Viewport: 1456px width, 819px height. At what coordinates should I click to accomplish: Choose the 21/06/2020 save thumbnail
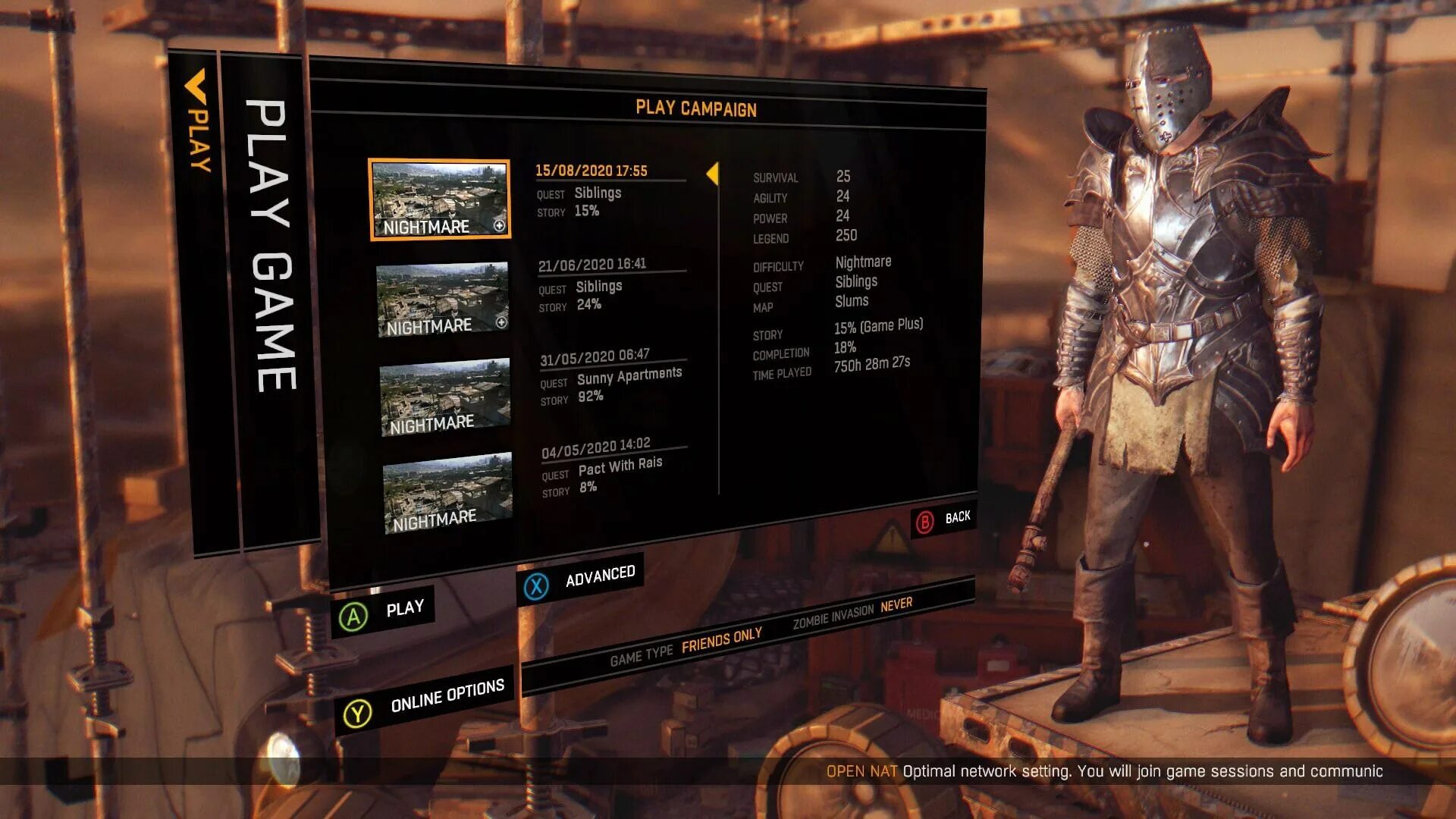click(x=442, y=300)
